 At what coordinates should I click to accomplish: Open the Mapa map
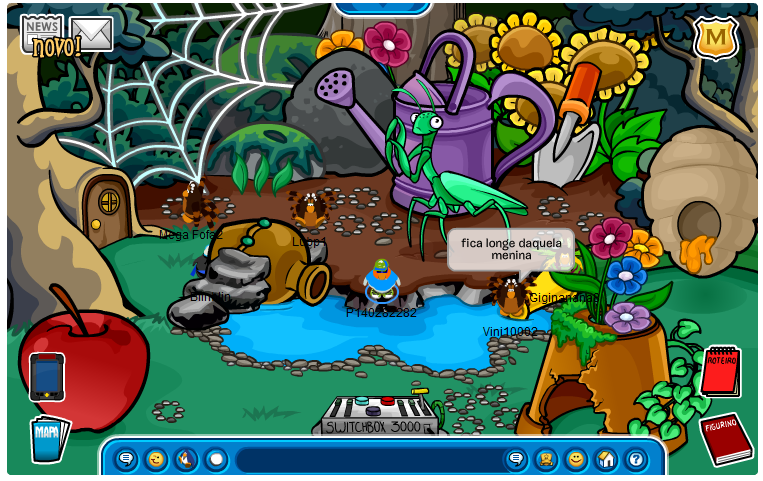pos(48,437)
